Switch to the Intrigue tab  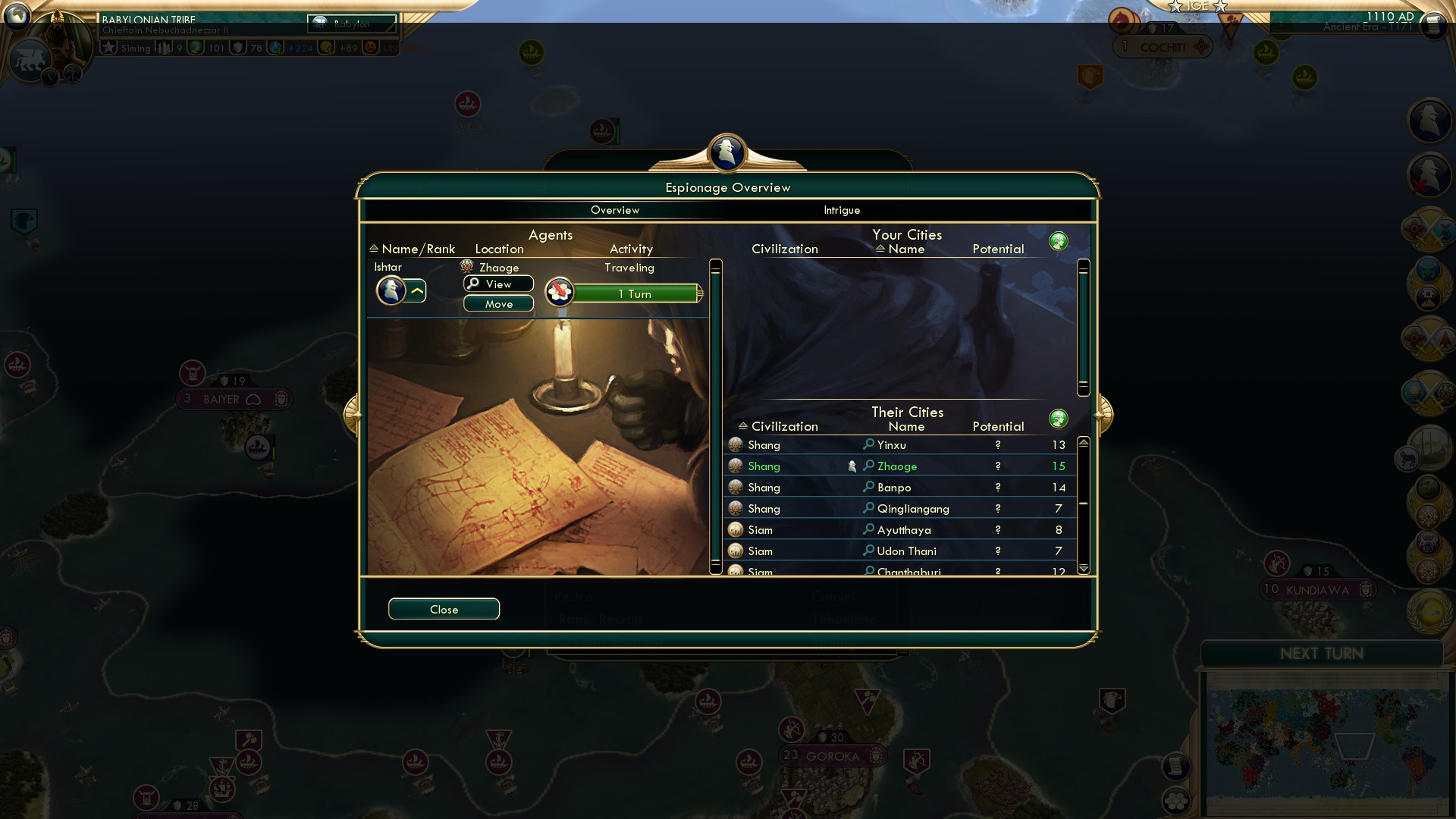pos(840,210)
